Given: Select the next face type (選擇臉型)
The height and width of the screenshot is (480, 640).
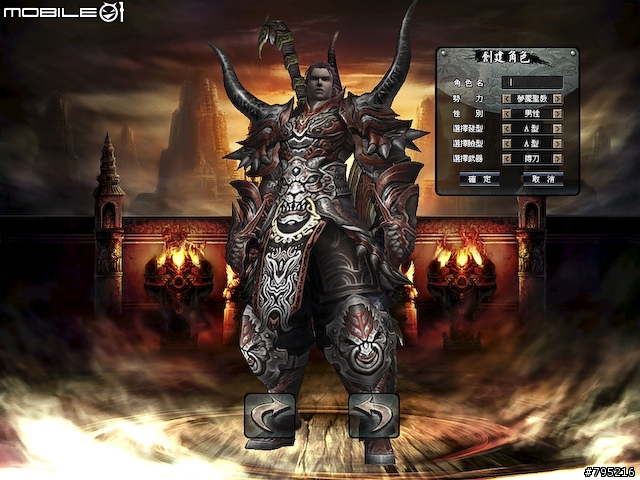Looking at the screenshot, I should (557, 143).
